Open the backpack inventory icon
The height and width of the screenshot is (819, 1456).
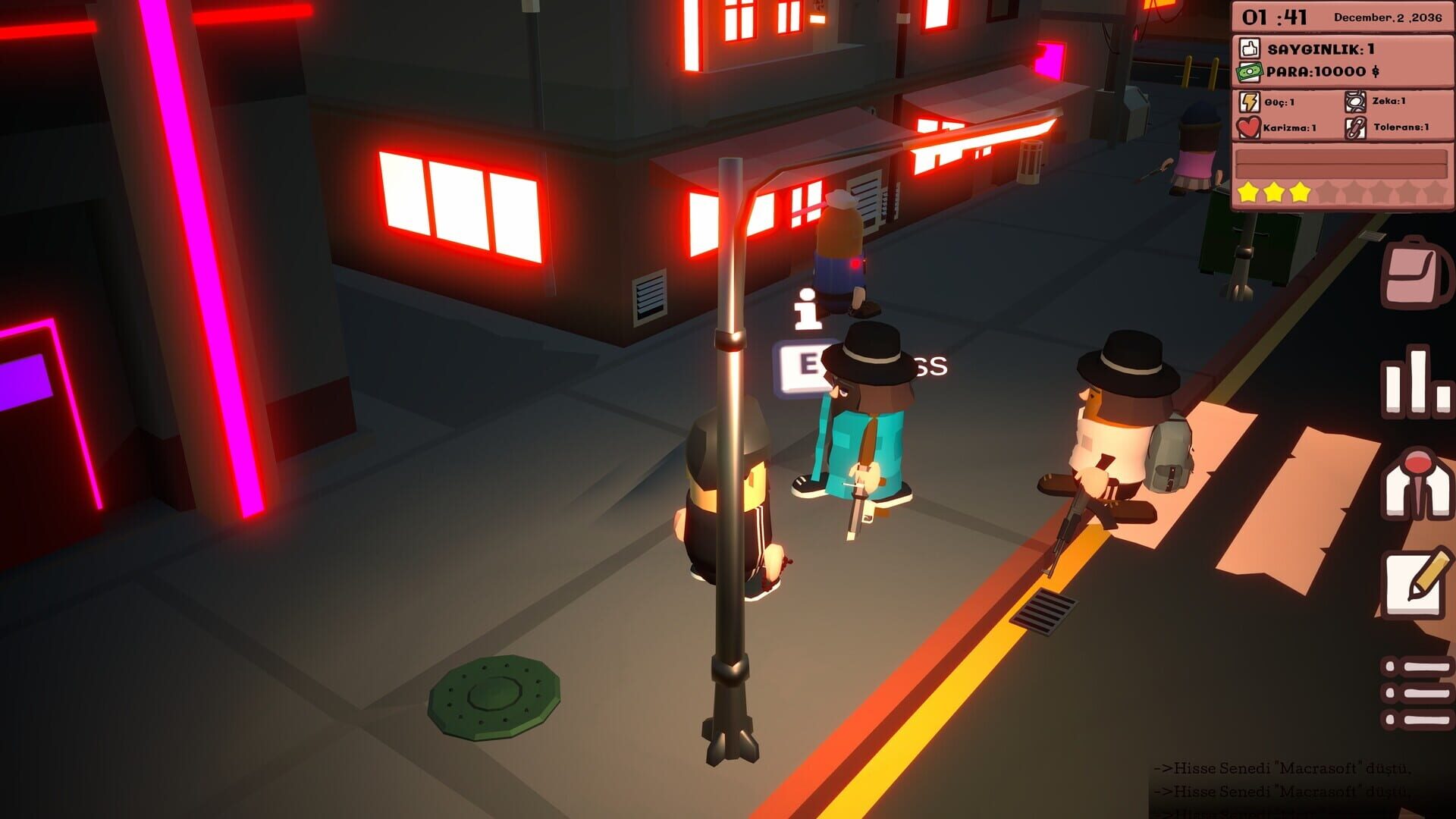[x=1417, y=270]
